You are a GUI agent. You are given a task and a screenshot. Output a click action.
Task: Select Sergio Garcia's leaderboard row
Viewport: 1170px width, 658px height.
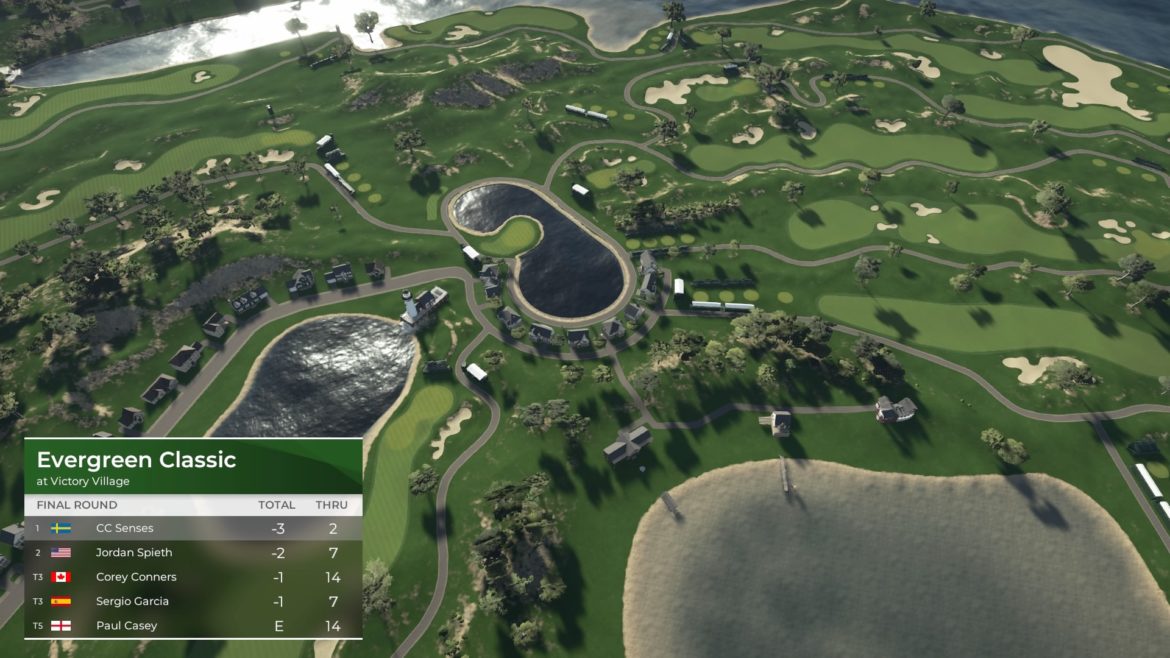tap(193, 601)
